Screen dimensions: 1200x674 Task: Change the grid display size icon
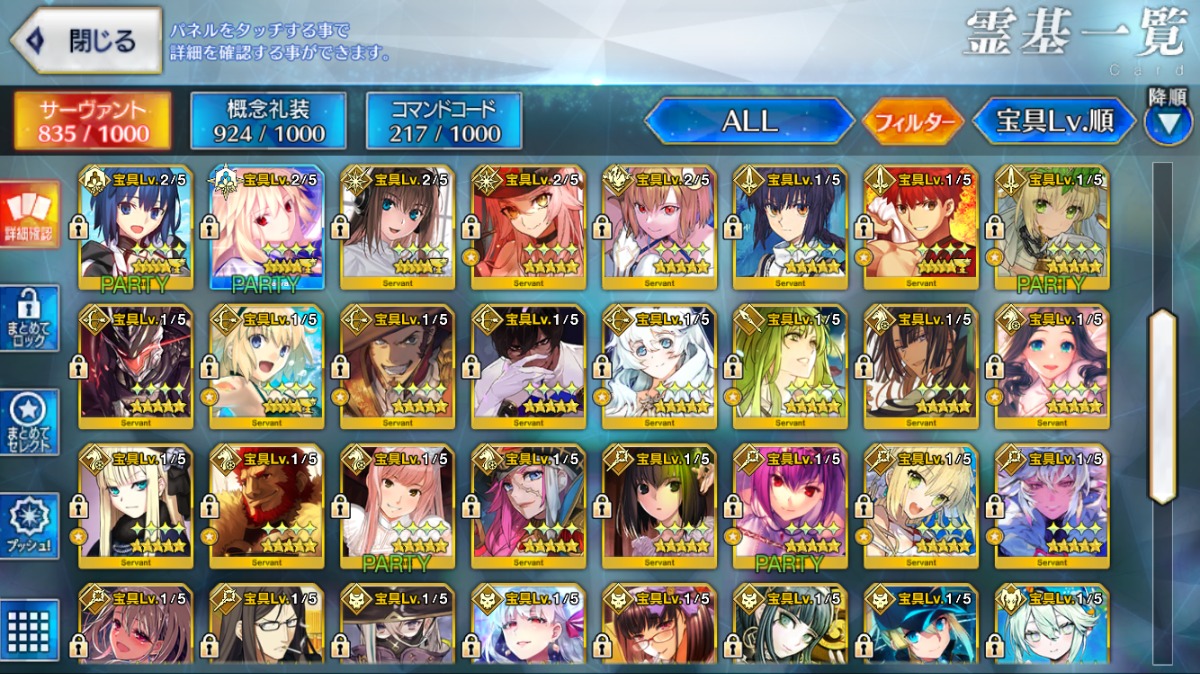point(30,629)
